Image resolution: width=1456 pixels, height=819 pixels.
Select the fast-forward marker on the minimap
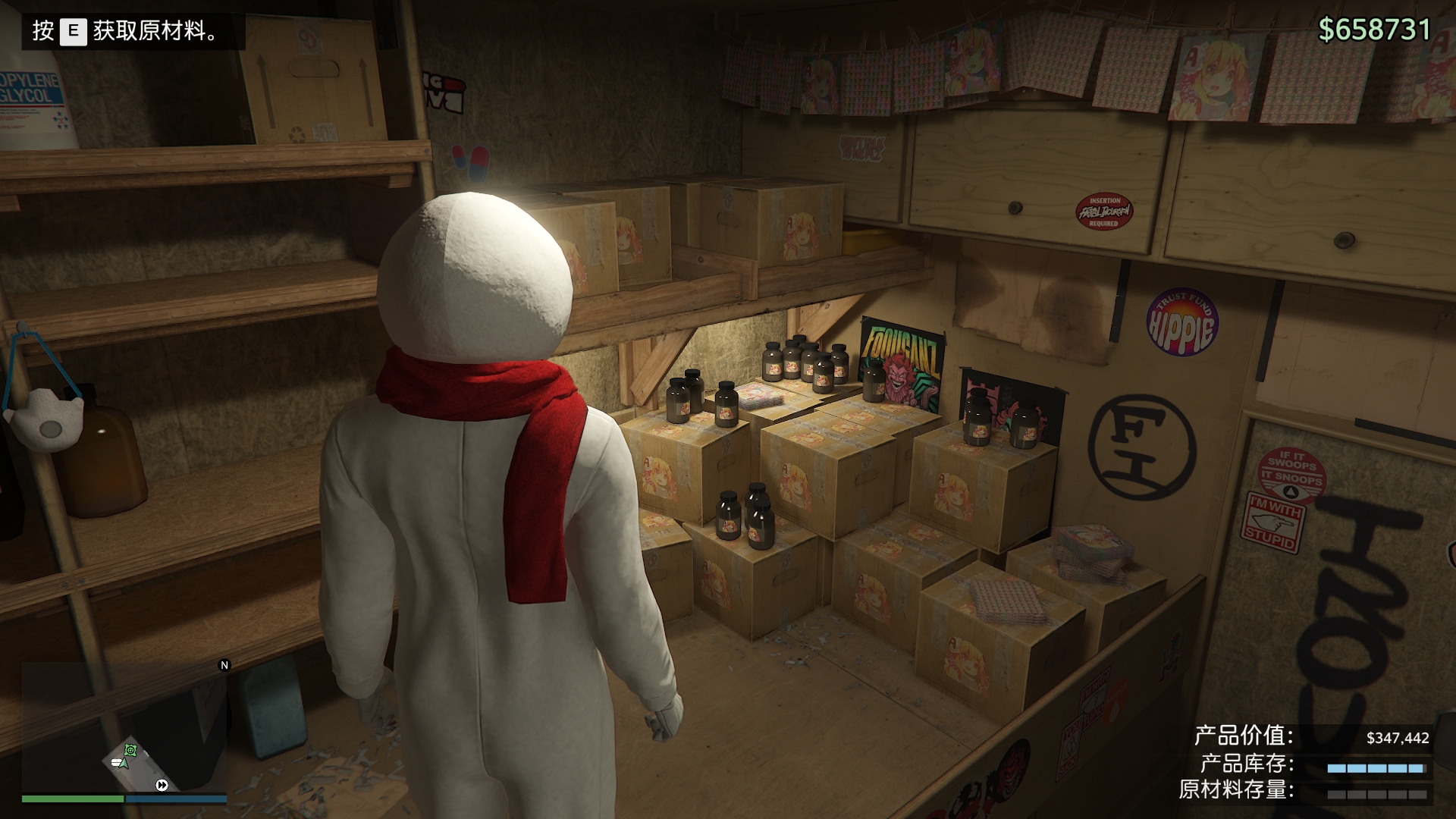pos(162,786)
